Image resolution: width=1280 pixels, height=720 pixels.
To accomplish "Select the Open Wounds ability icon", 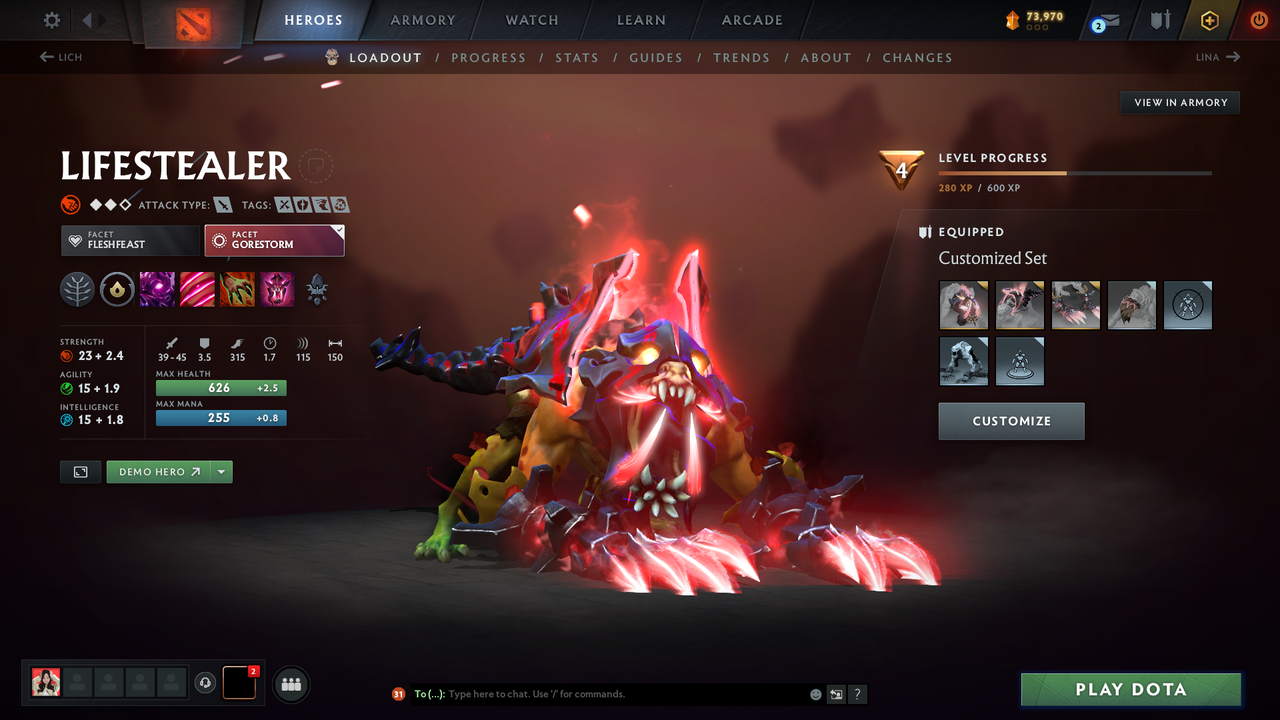I will tap(237, 289).
